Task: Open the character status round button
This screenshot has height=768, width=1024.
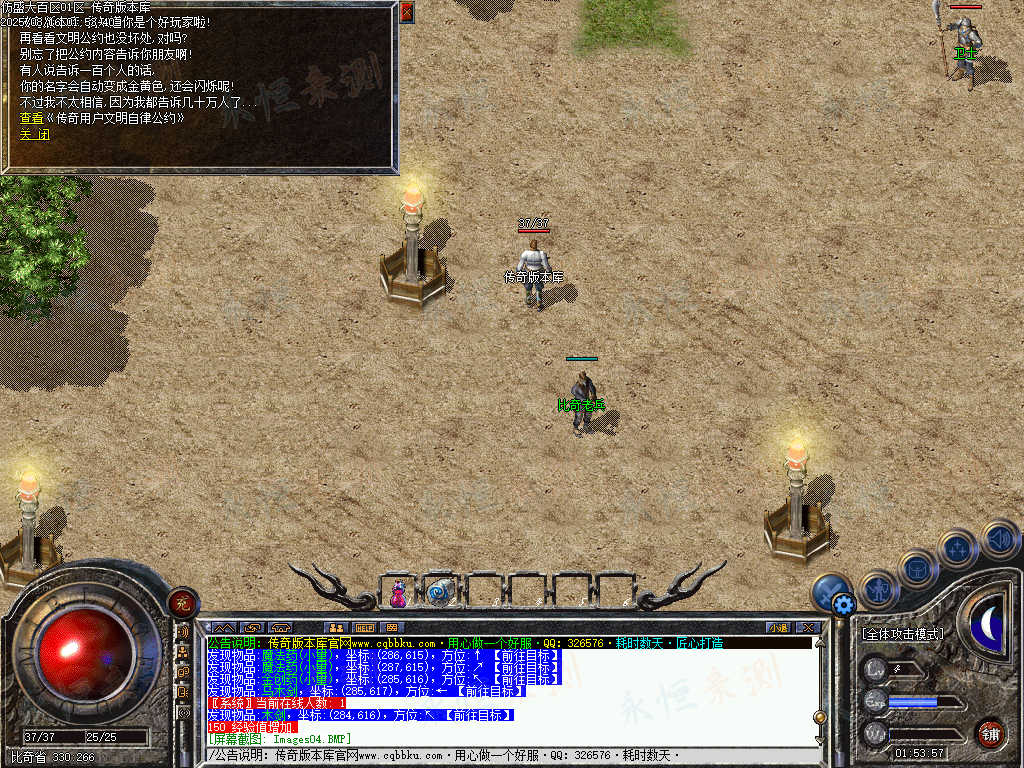Action: (879, 589)
